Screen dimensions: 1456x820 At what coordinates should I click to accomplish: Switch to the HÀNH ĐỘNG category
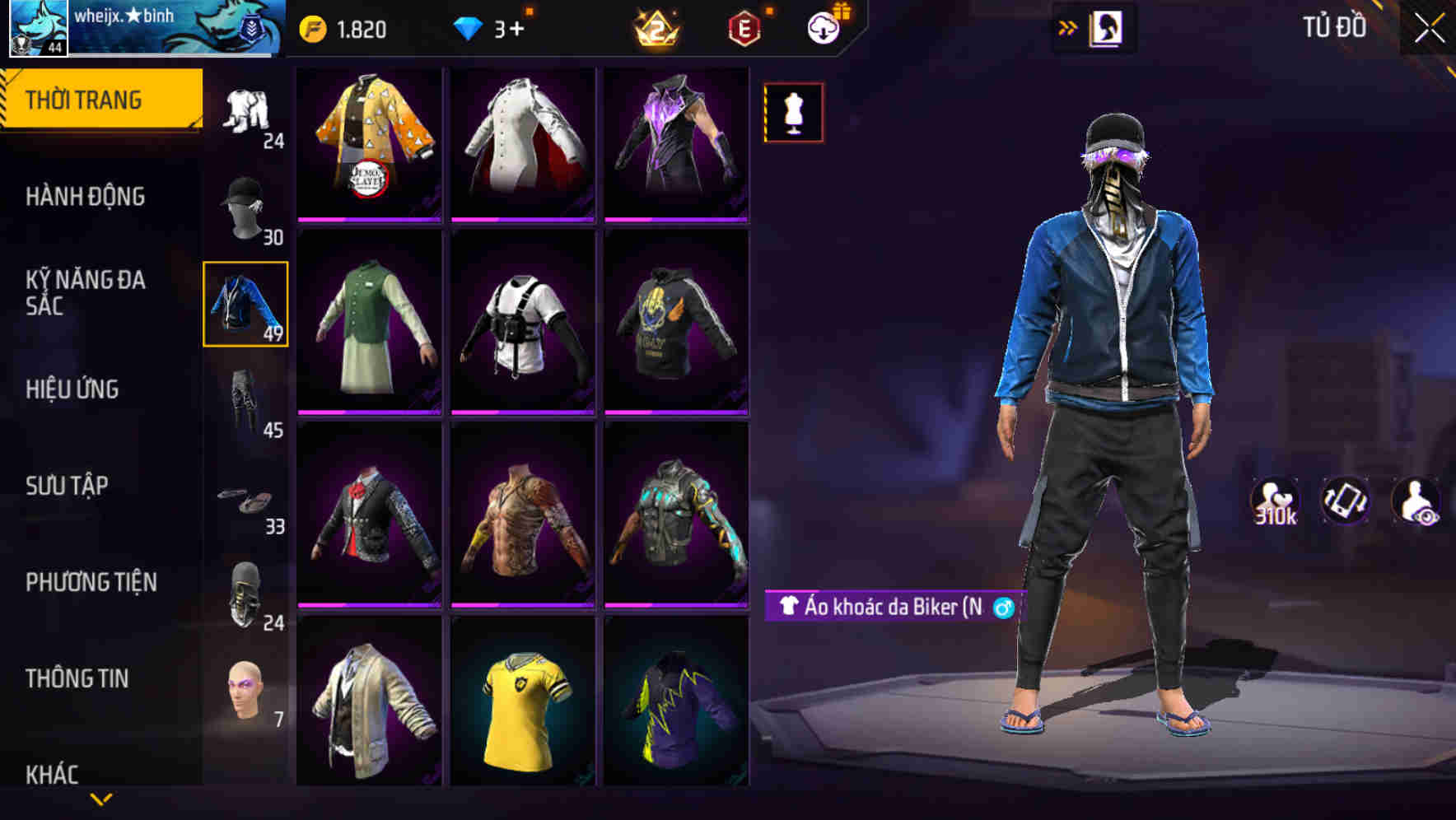(x=86, y=197)
